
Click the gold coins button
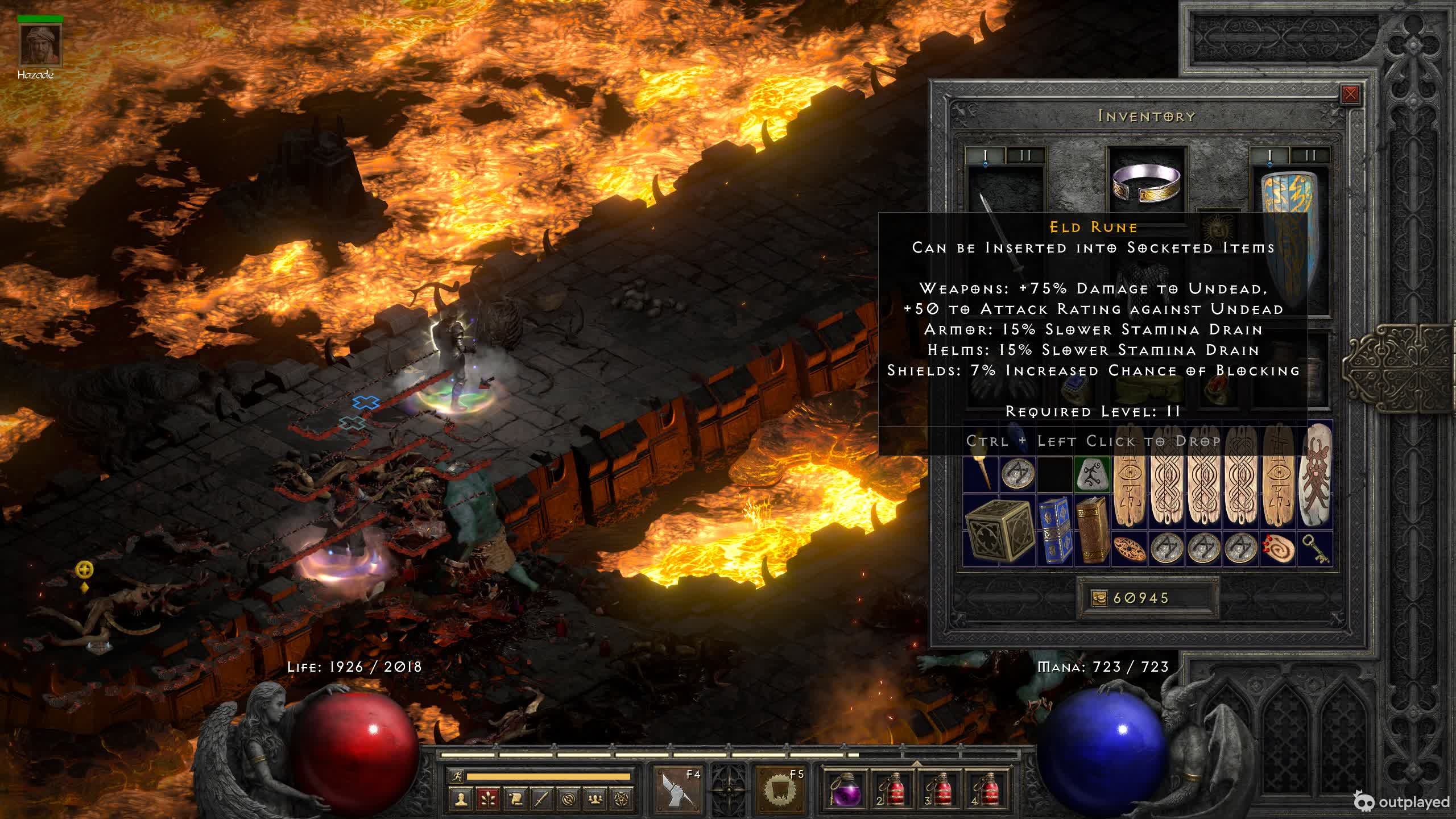[1099, 598]
